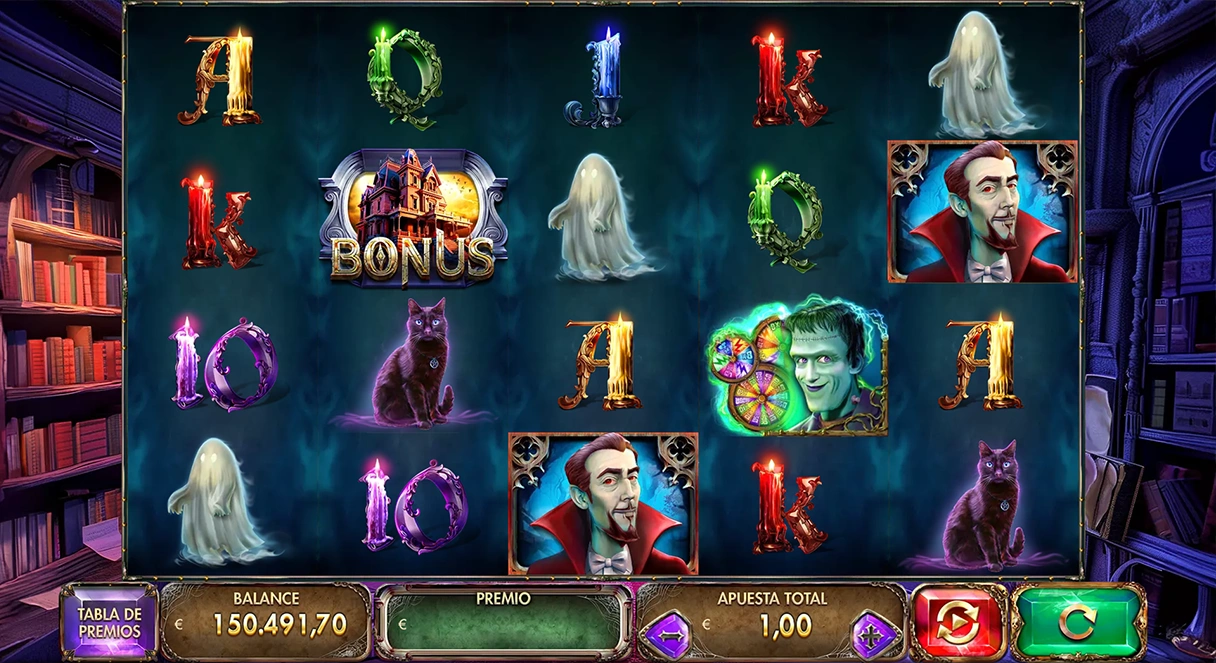
Task: Spin the reels with the green button
Action: point(1077,621)
